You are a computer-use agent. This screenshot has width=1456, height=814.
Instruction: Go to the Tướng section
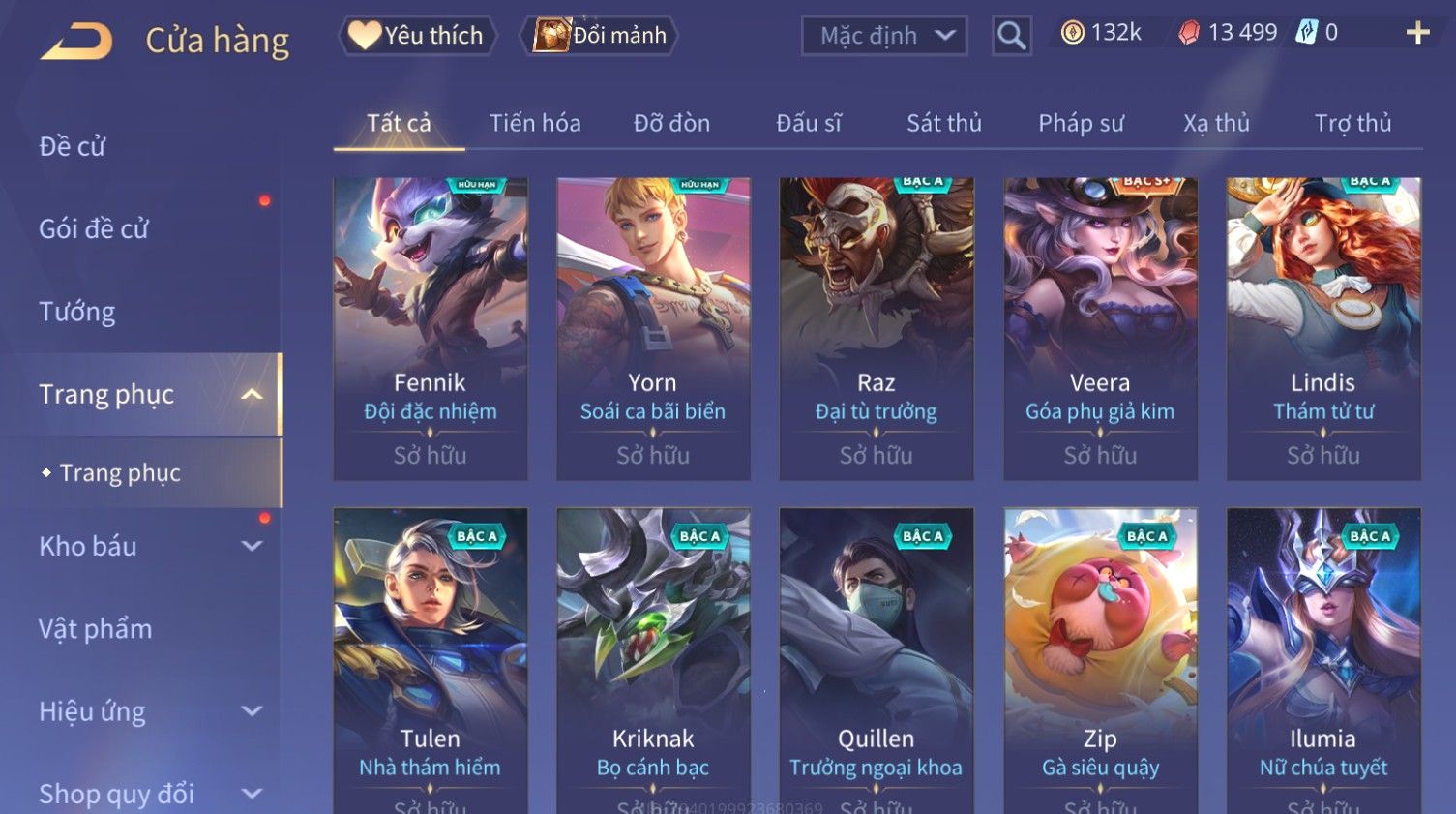[77, 312]
